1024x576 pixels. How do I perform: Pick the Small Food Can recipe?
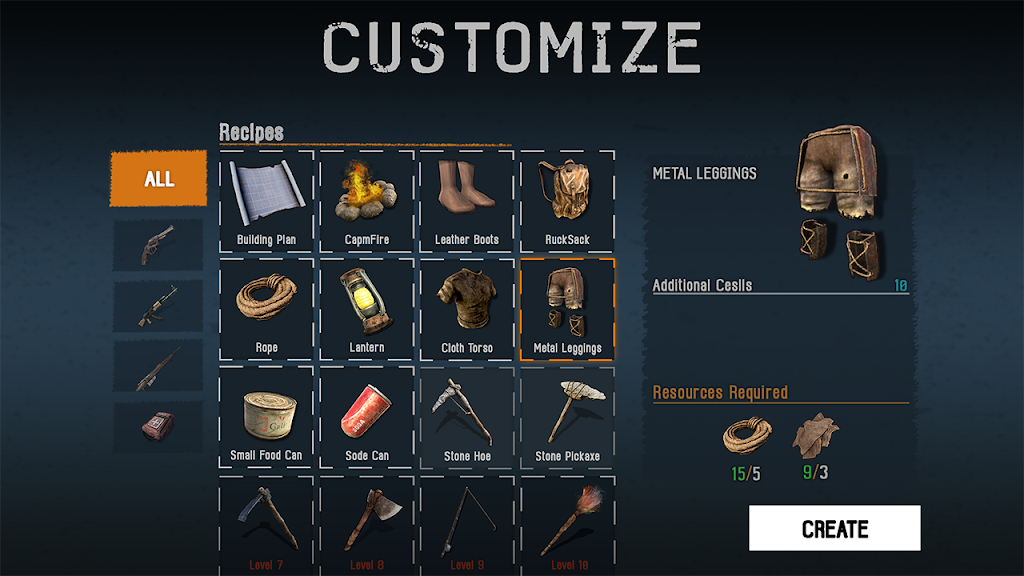(x=266, y=418)
